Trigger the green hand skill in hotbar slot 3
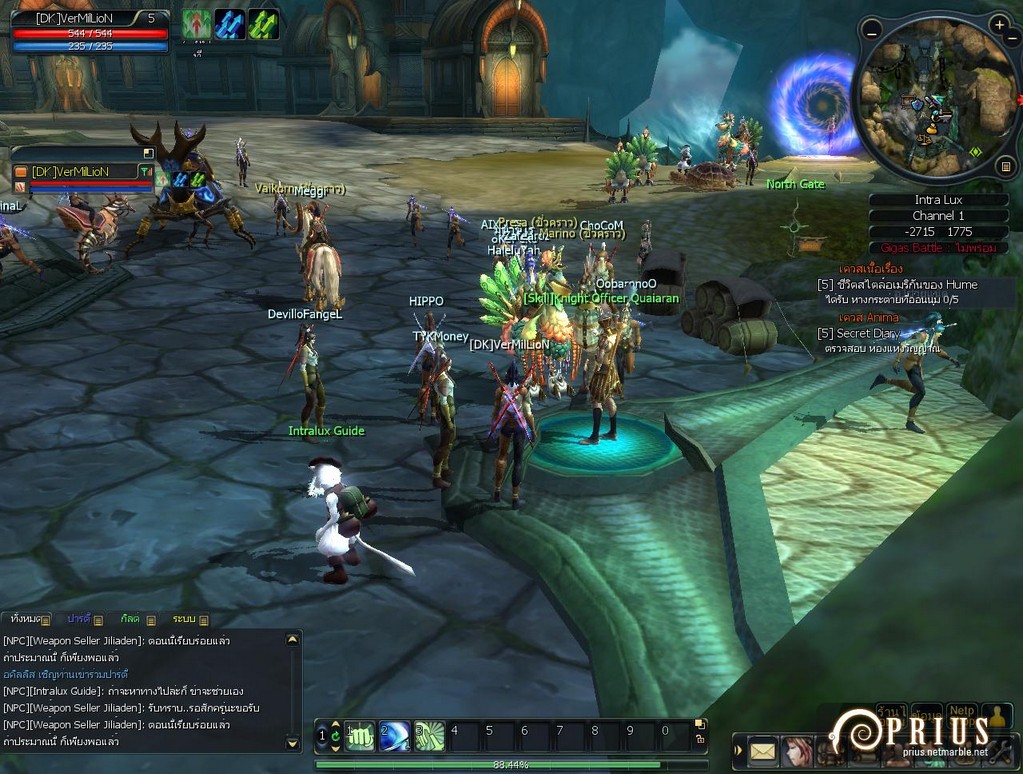 (429, 736)
